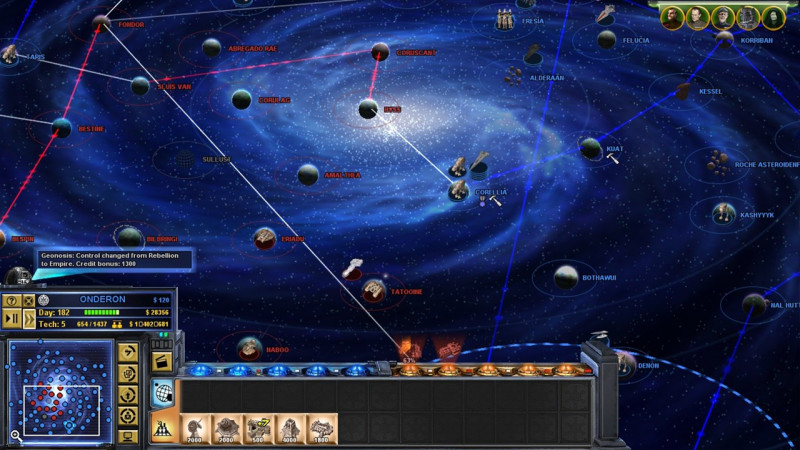Select the planet Coruscant on the map
This screenshot has height=450, width=800.
(380, 52)
